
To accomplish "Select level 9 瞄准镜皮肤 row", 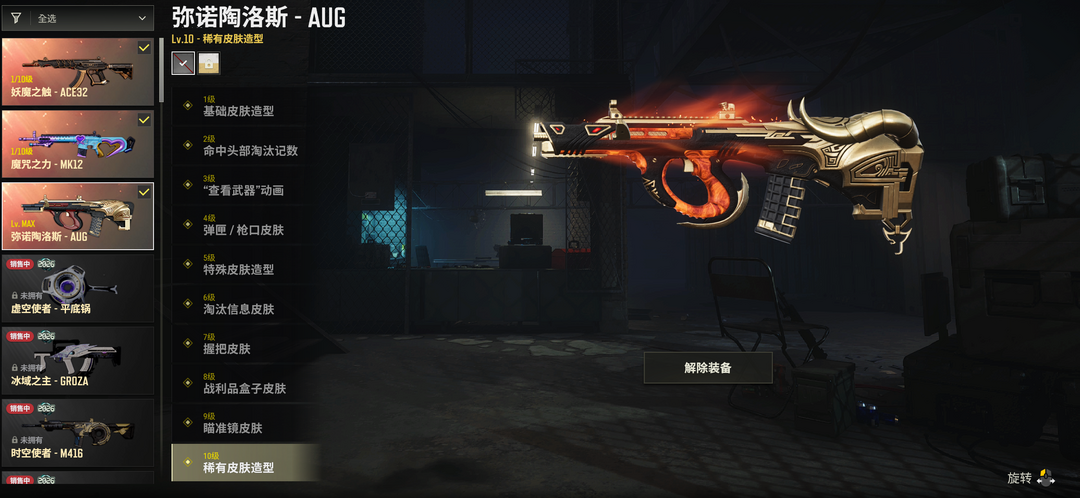I will (x=245, y=423).
